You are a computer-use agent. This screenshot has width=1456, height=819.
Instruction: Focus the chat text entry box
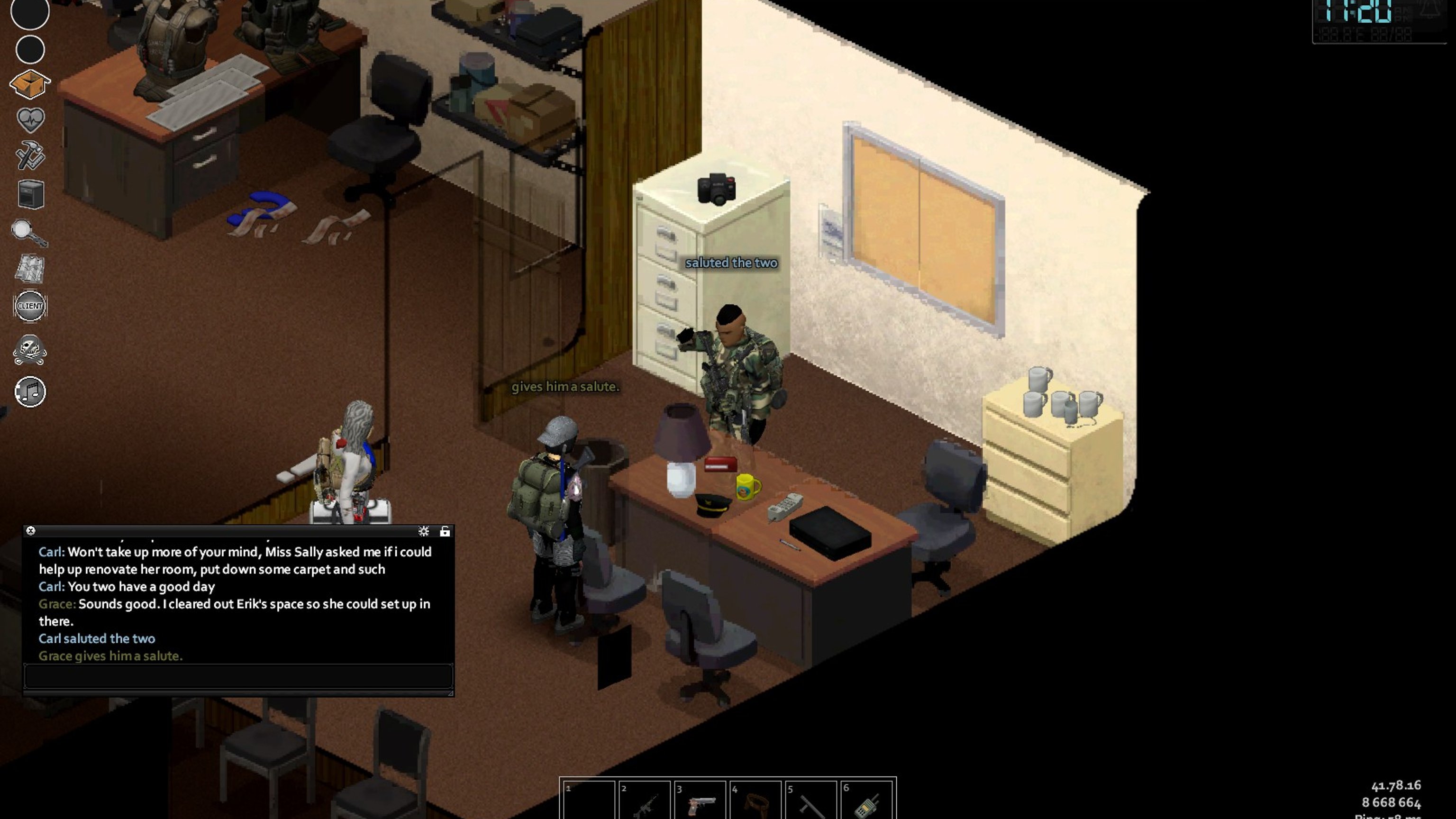tap(238, 676)
